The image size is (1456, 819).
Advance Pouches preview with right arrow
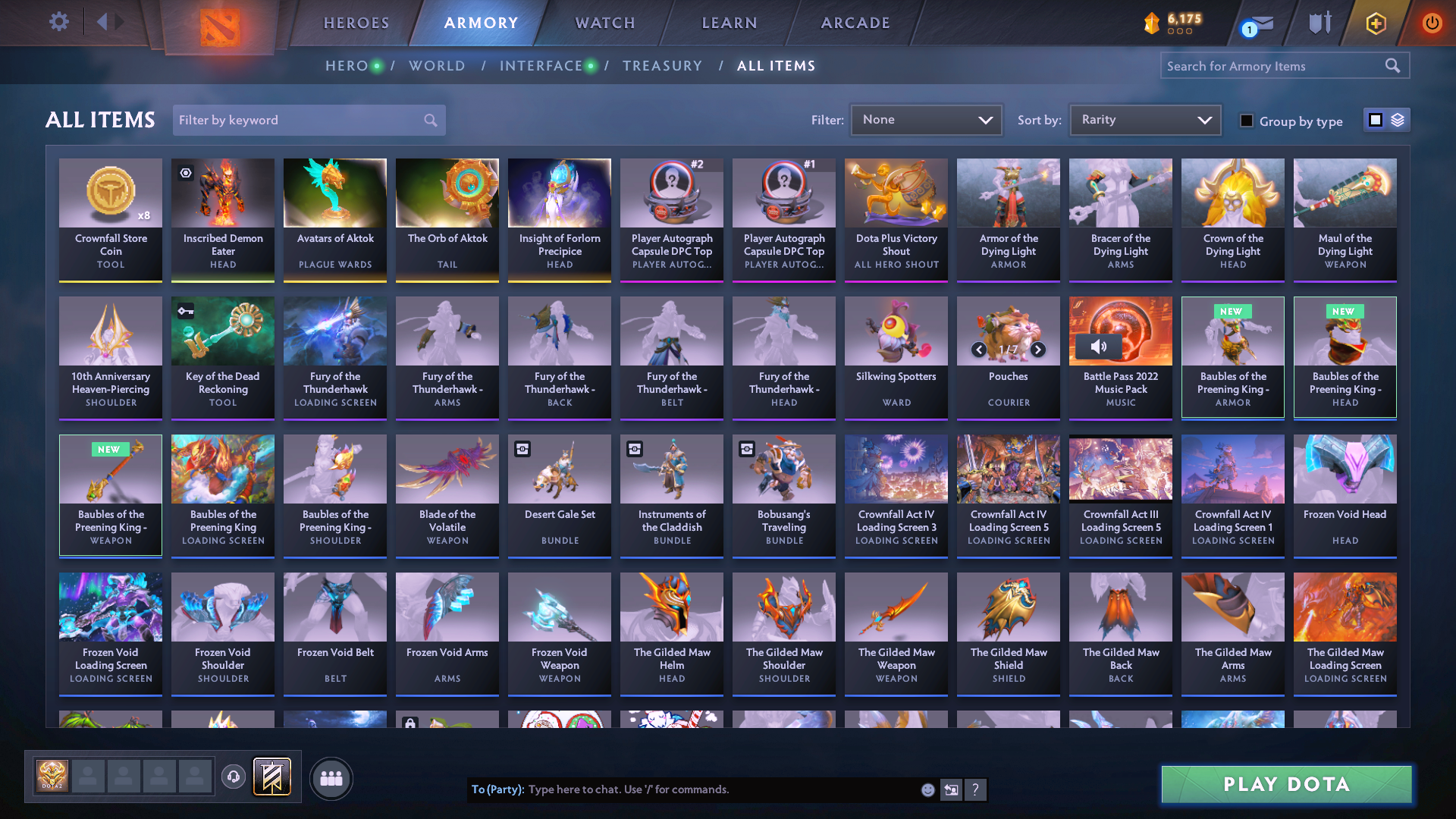pyautogui.click(x=1037, y=350)
